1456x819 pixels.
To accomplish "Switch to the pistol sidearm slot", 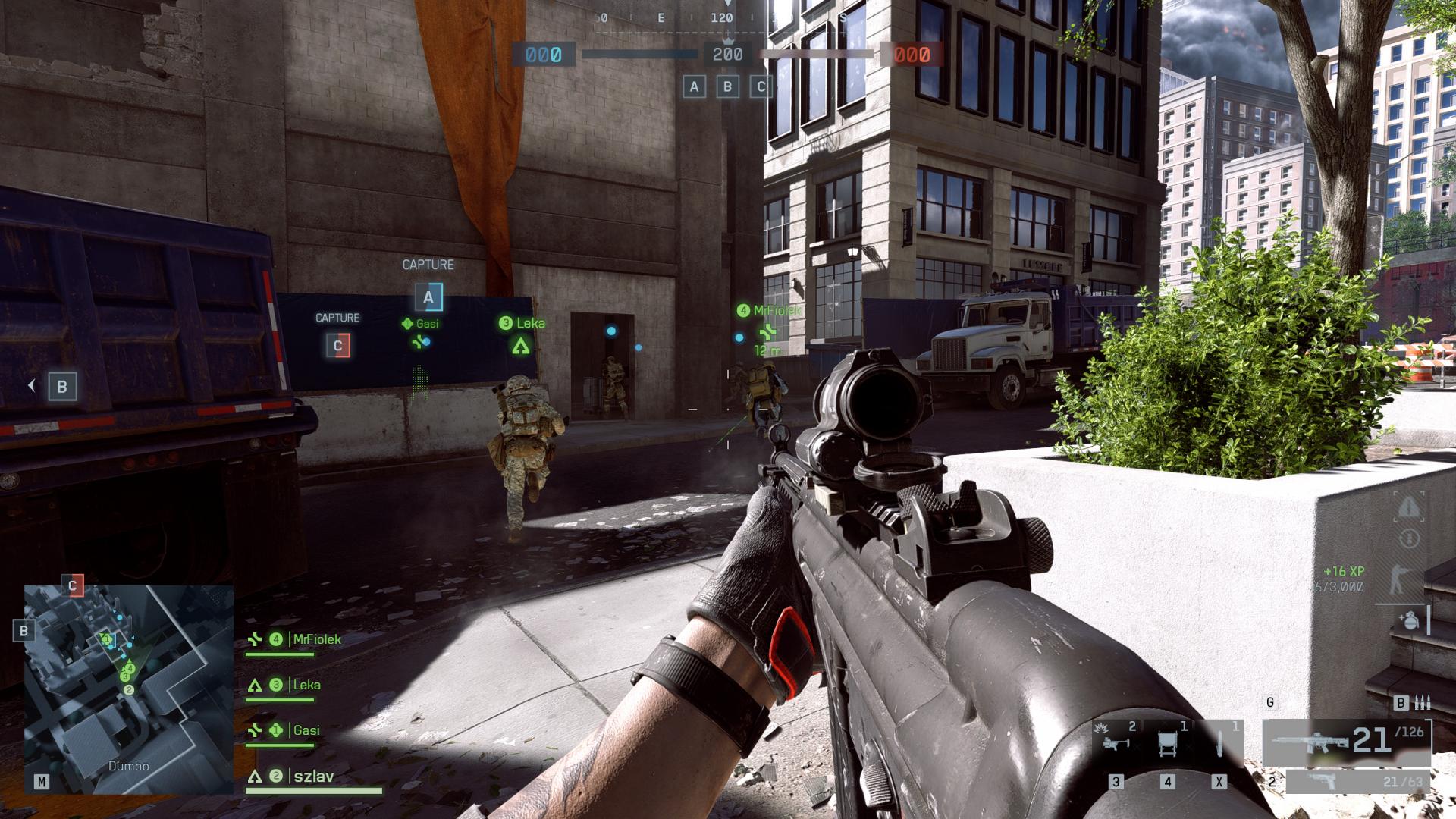I will pos(1357,781).
